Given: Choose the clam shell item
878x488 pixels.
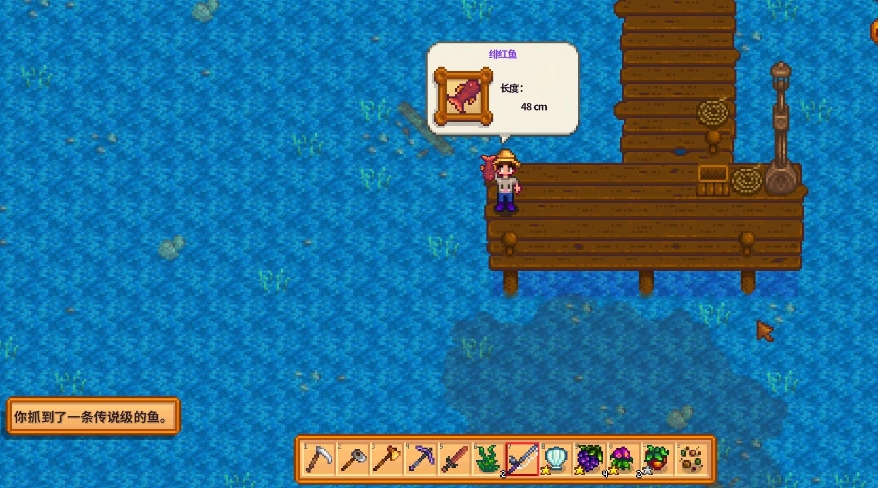Looking at the screenshot, I should [x=556, y=459].
